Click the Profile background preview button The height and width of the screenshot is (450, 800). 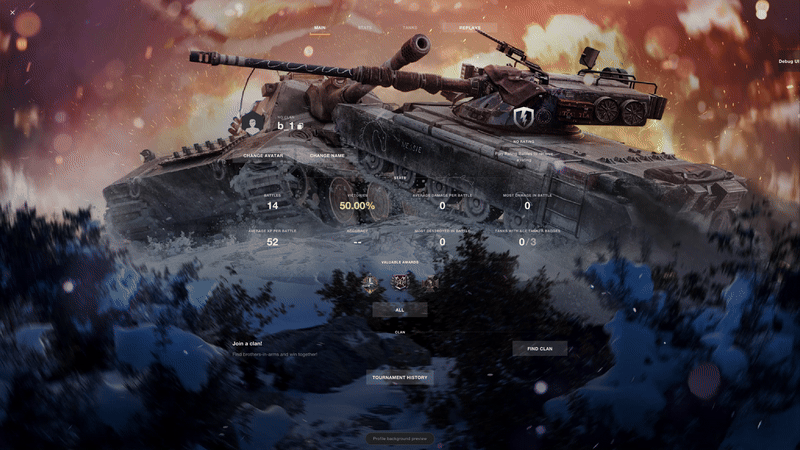click(x=400, y=438)
